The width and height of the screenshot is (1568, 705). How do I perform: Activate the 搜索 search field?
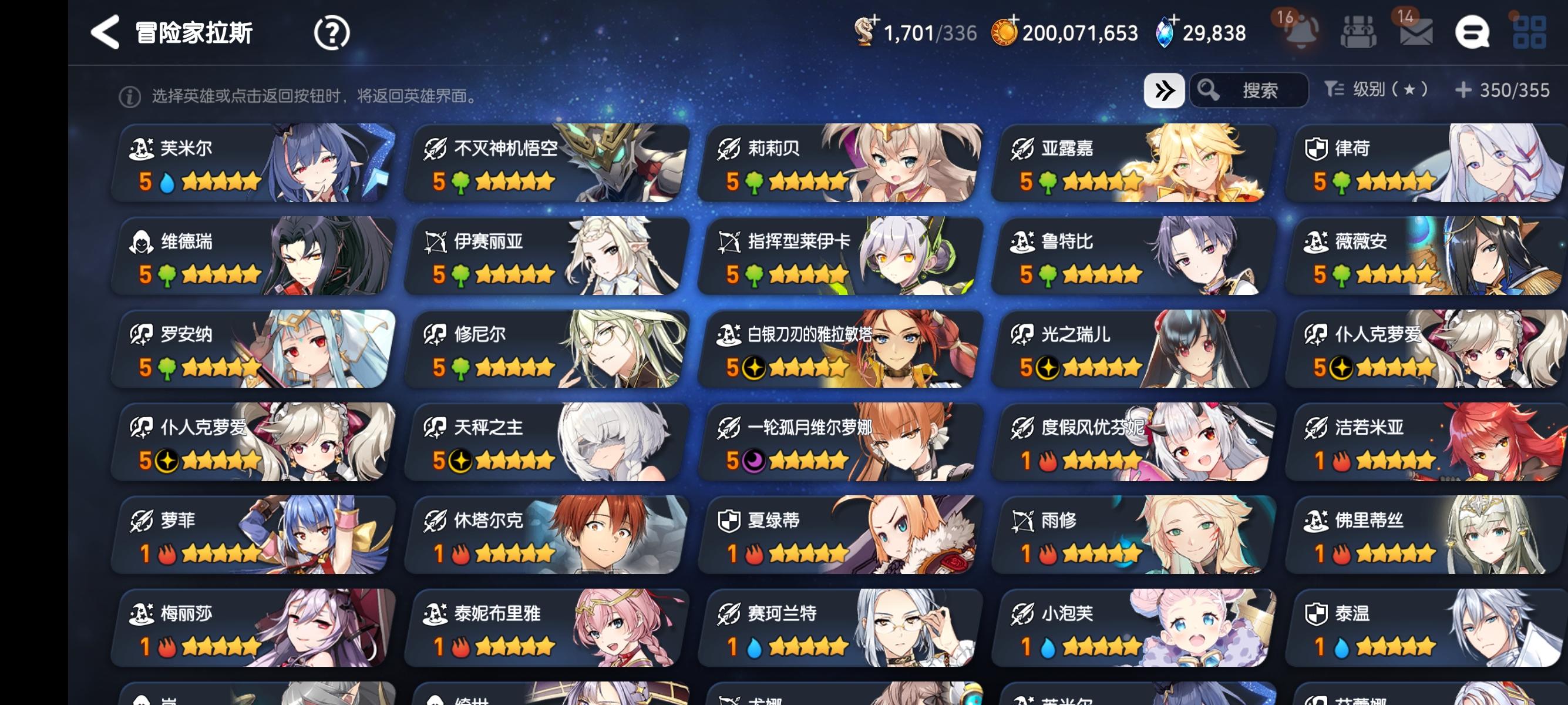click(x=1254, y=90)
